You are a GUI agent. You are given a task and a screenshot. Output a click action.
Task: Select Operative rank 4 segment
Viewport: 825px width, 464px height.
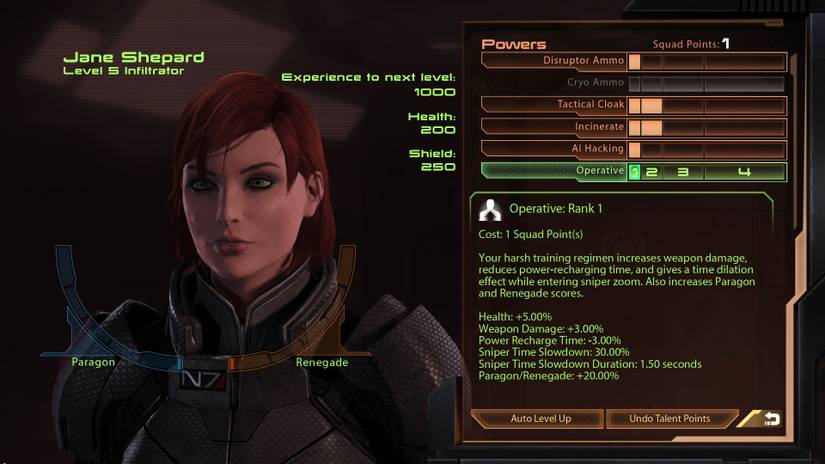744,172
